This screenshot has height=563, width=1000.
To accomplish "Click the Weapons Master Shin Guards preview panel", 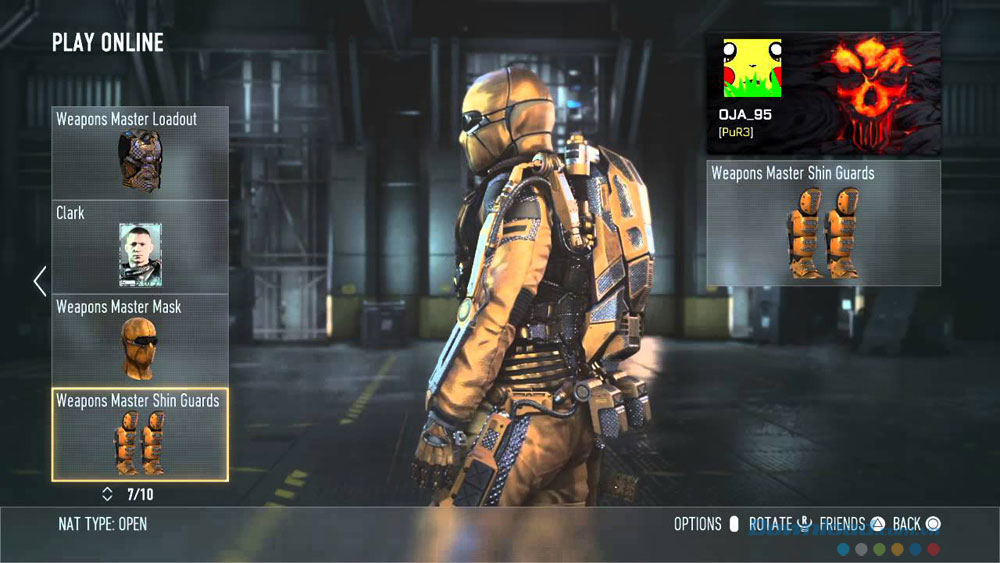I will coord(823,223).
